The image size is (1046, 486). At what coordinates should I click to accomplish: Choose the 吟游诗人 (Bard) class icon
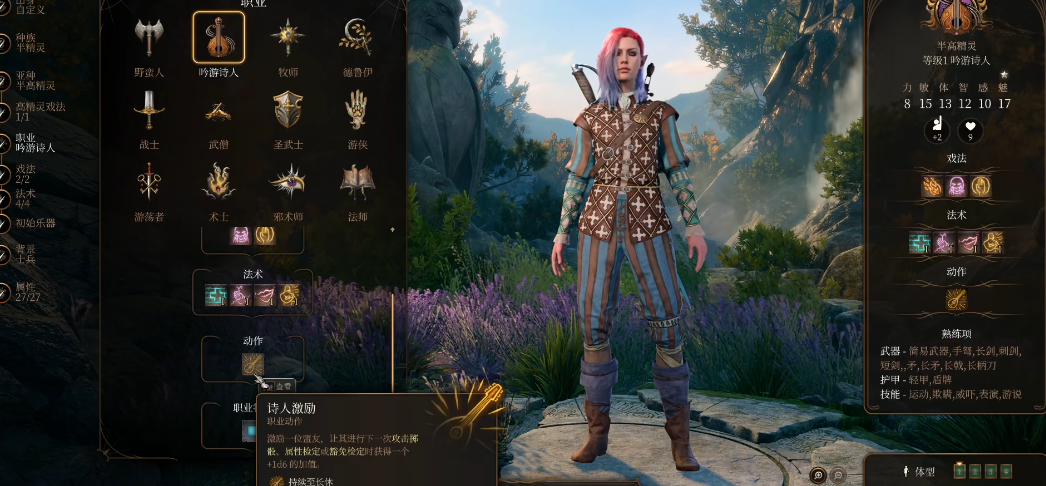(219, 39)
